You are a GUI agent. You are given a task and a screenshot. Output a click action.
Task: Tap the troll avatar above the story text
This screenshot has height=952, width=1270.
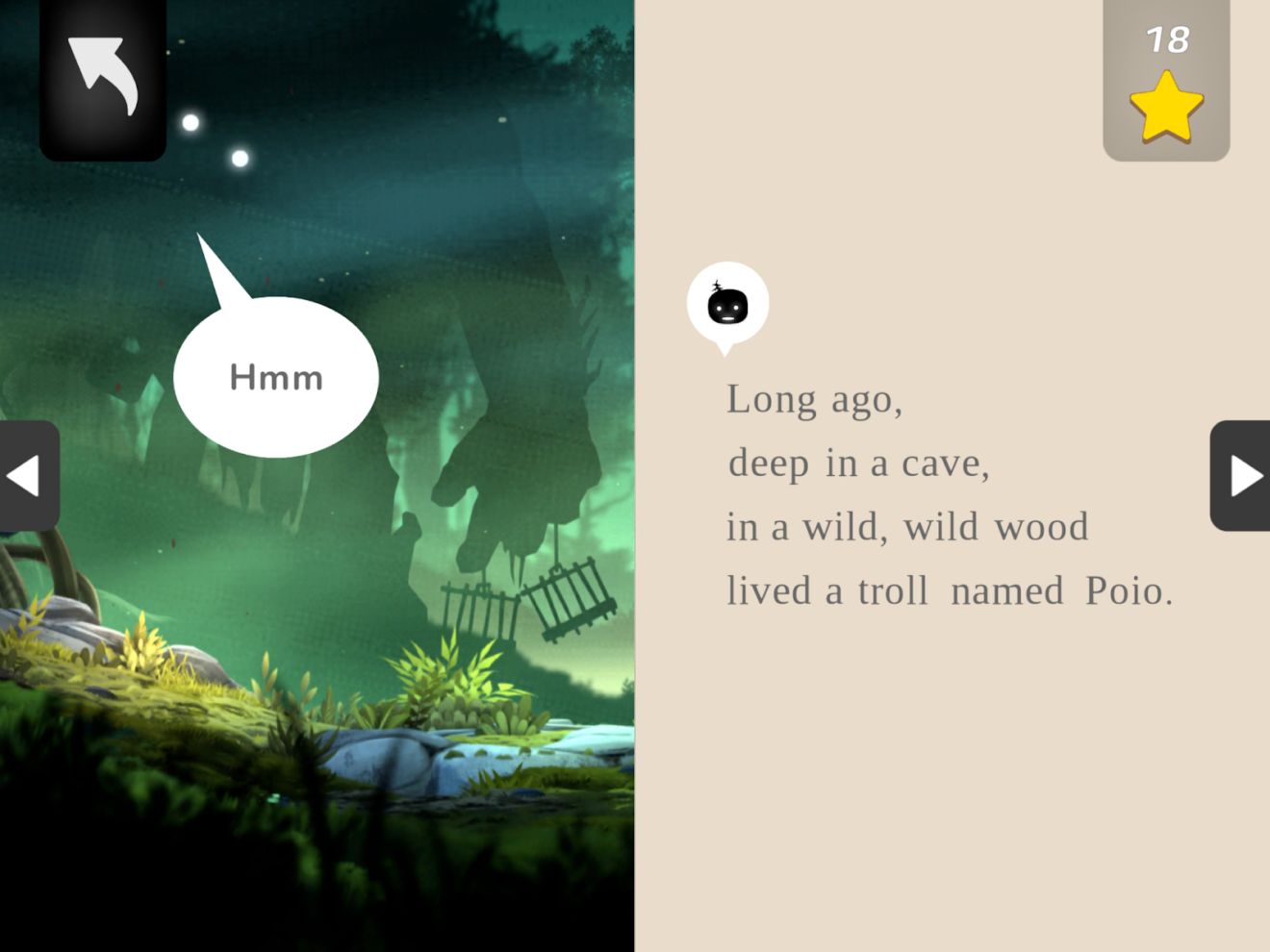point(728,303)
